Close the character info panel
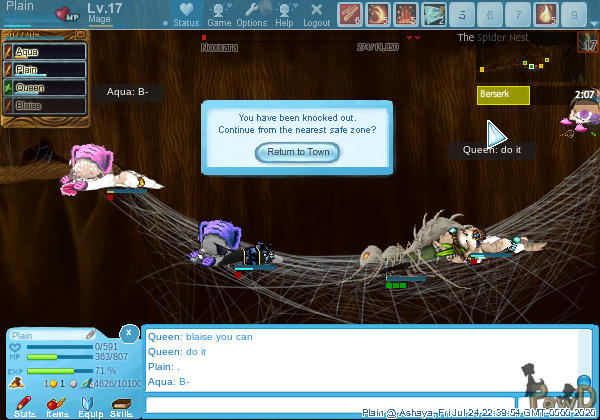This screenshot has height=420, width=600. click(x=128, y=332)
